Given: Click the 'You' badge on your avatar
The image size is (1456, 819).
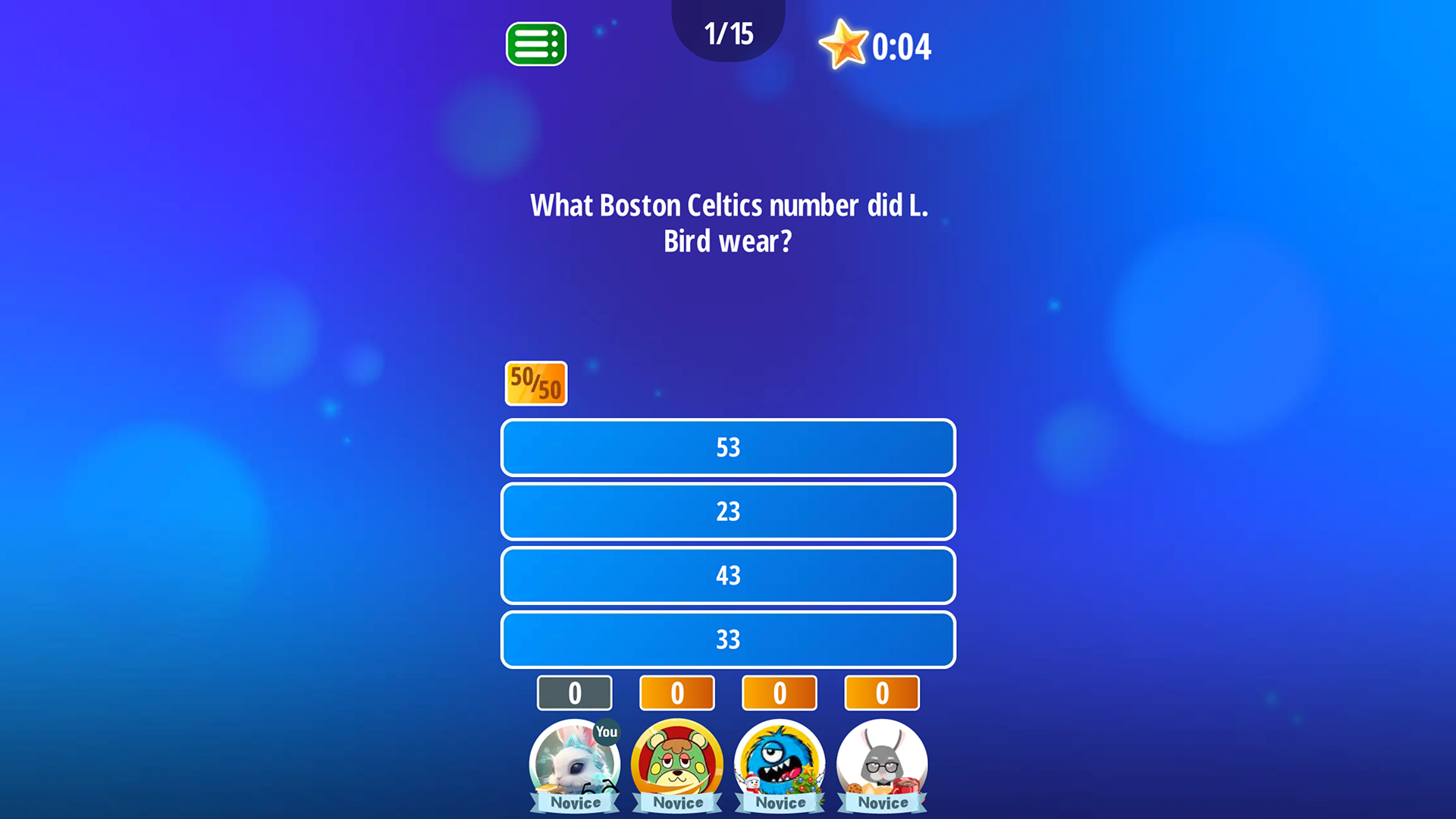Looking at the screenshot, I should click(x=606, y=733).
